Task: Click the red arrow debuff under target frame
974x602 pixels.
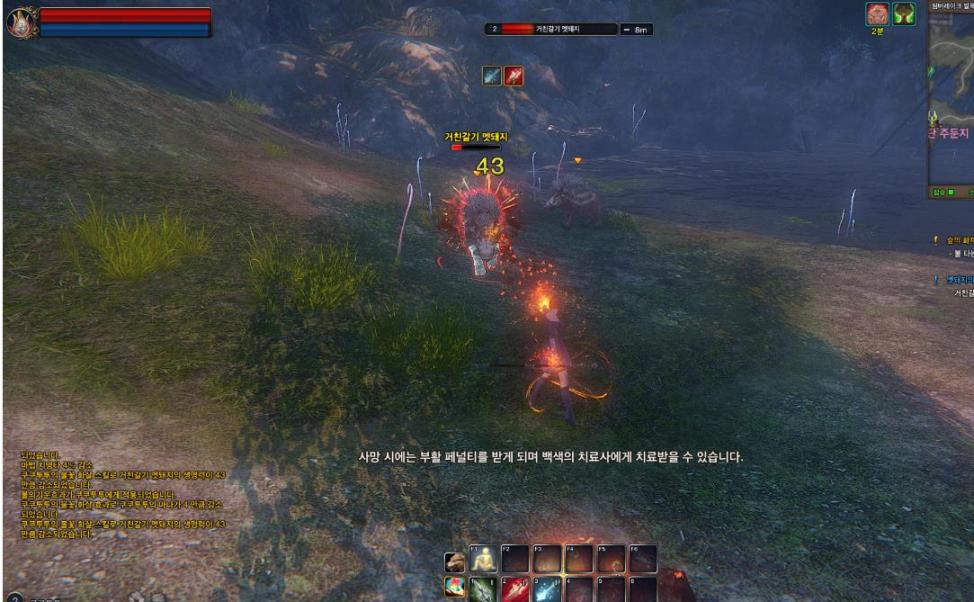Action: point(513,76)
